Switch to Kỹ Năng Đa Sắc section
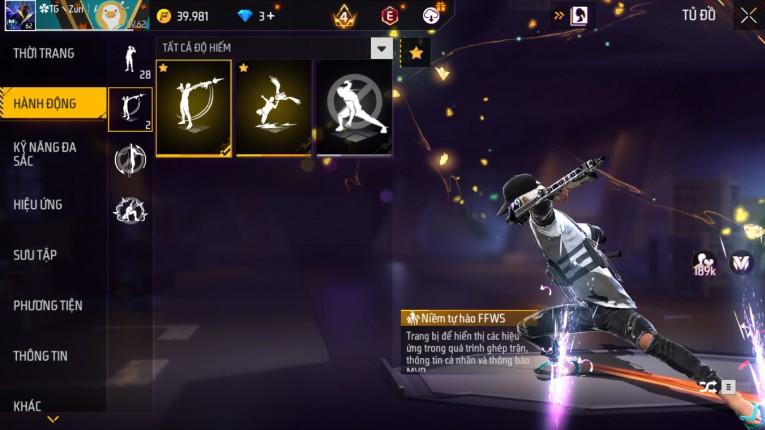The width and height of the screenshot is (765, 430). (x=45, y=153)
